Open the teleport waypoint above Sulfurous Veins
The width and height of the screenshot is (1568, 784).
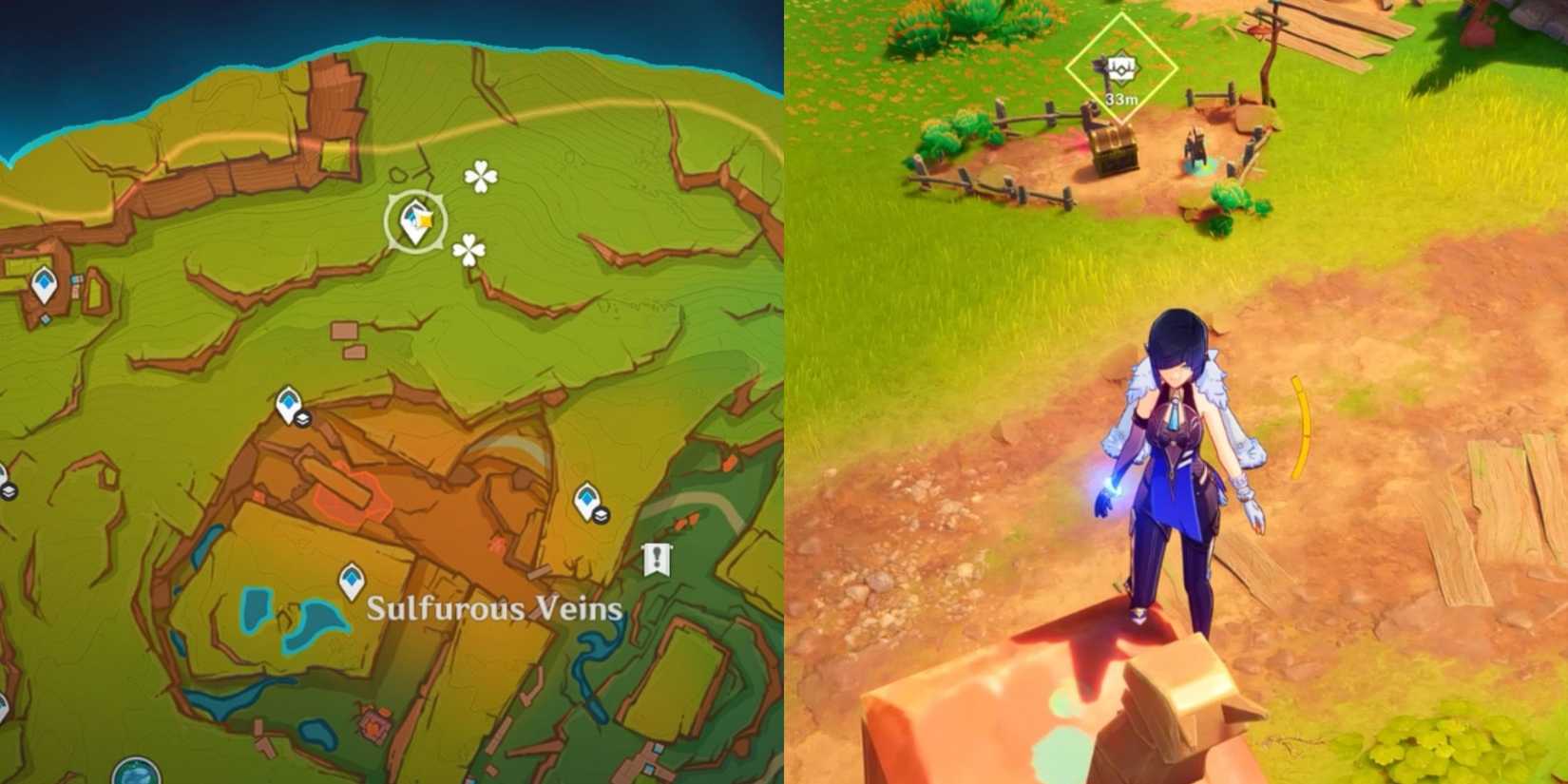[x=351, y=580]
